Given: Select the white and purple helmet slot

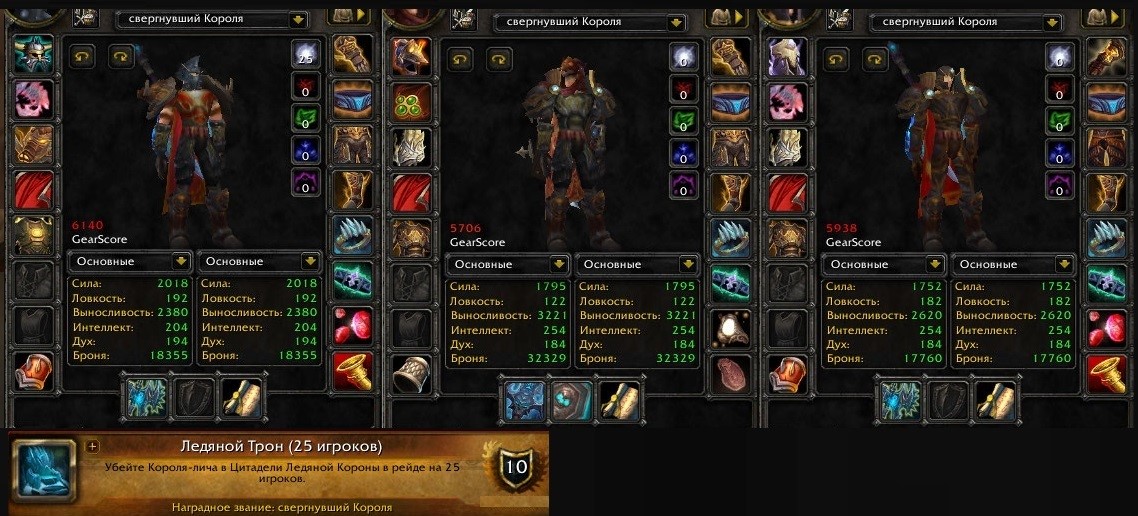Looking at the screenshot, I should point(785,58).
